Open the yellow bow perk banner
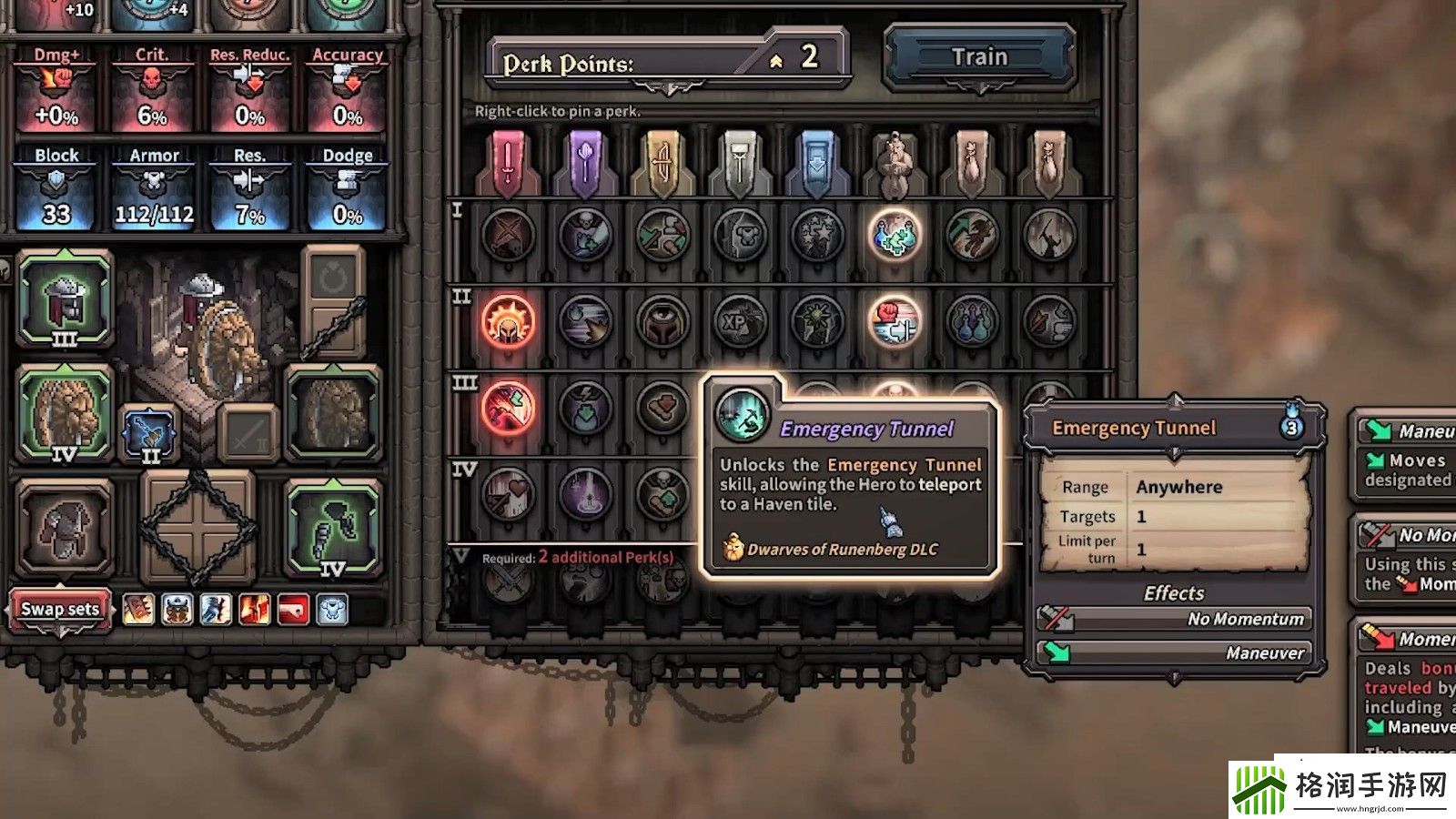 (662, 164)
